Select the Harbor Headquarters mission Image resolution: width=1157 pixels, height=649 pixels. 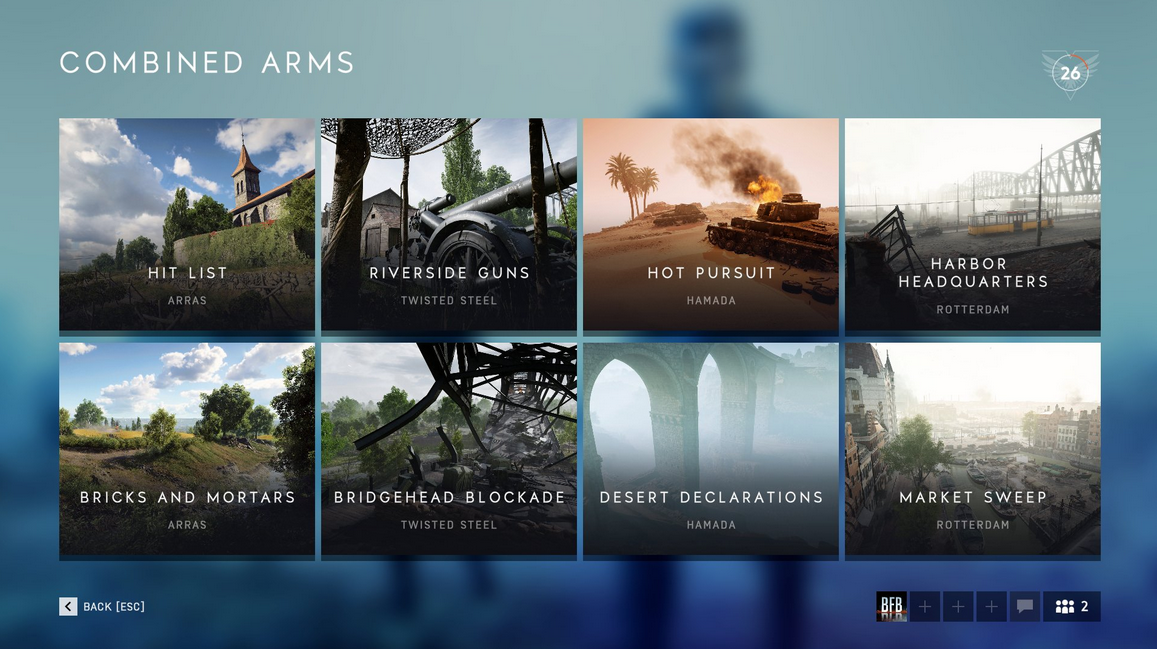click(x=973, y=225)
